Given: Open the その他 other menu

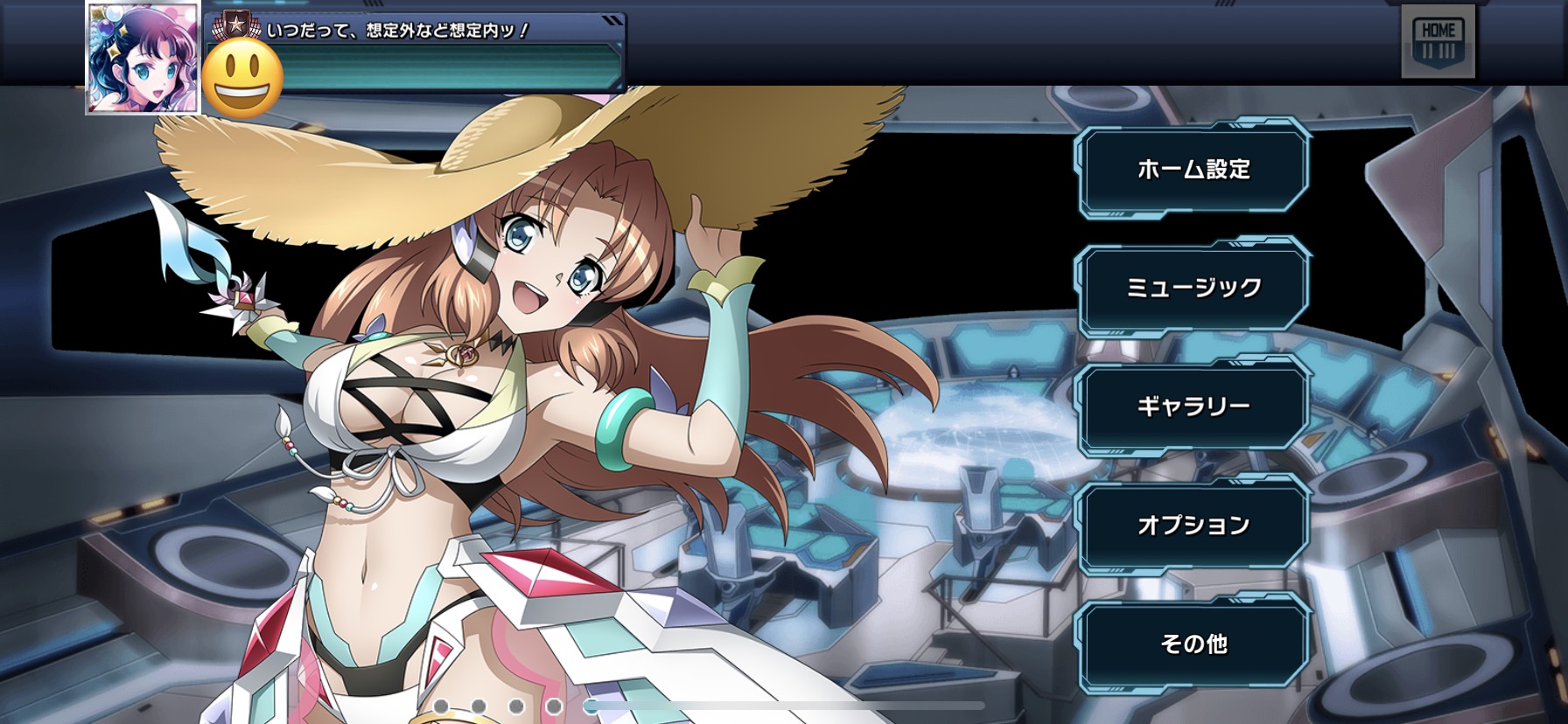Looking at the screenshot, I should [1193, 644].
